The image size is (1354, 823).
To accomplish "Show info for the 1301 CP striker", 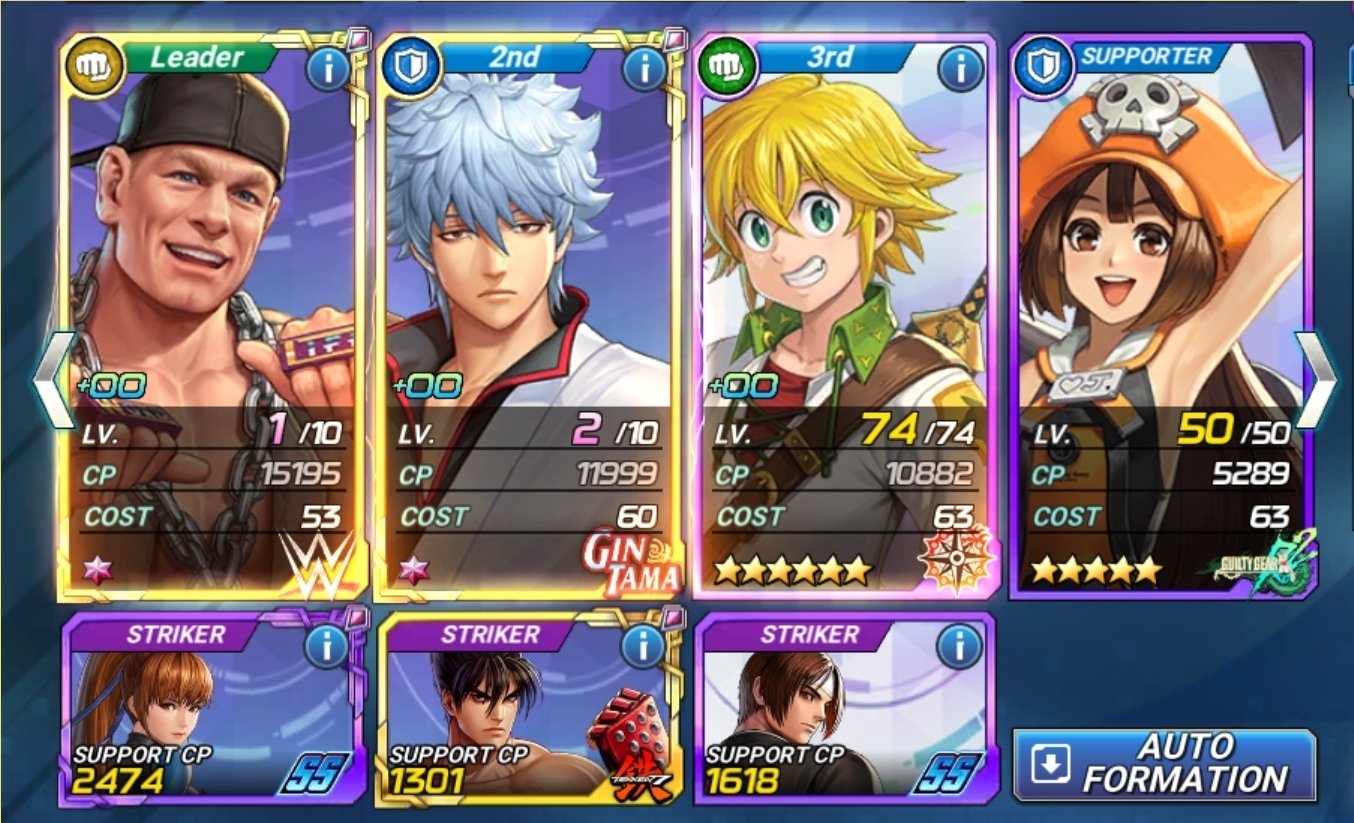I will [643, 647].
